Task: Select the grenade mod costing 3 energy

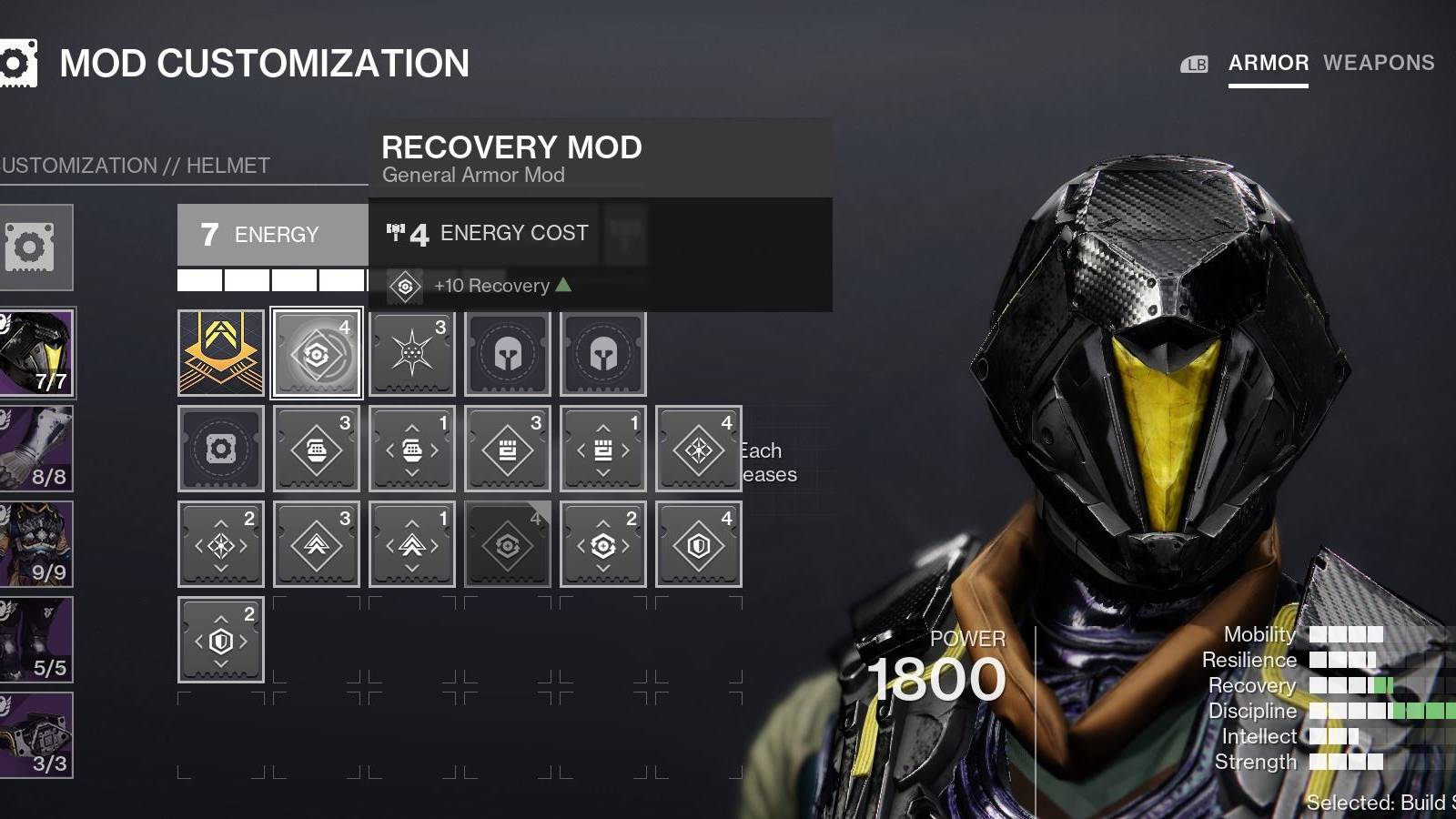Action: [317, 448]
